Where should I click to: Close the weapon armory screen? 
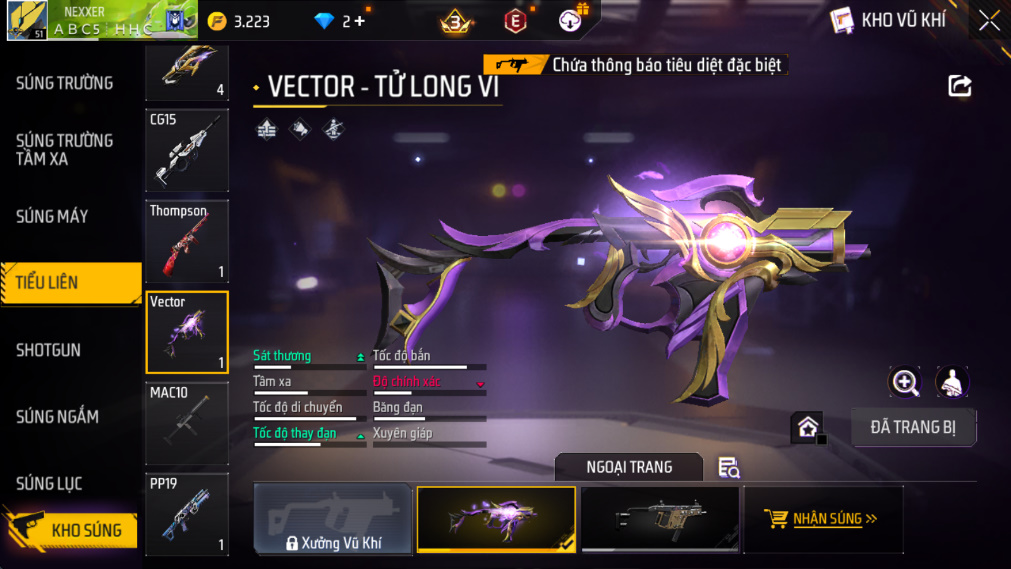coord(989,21)
